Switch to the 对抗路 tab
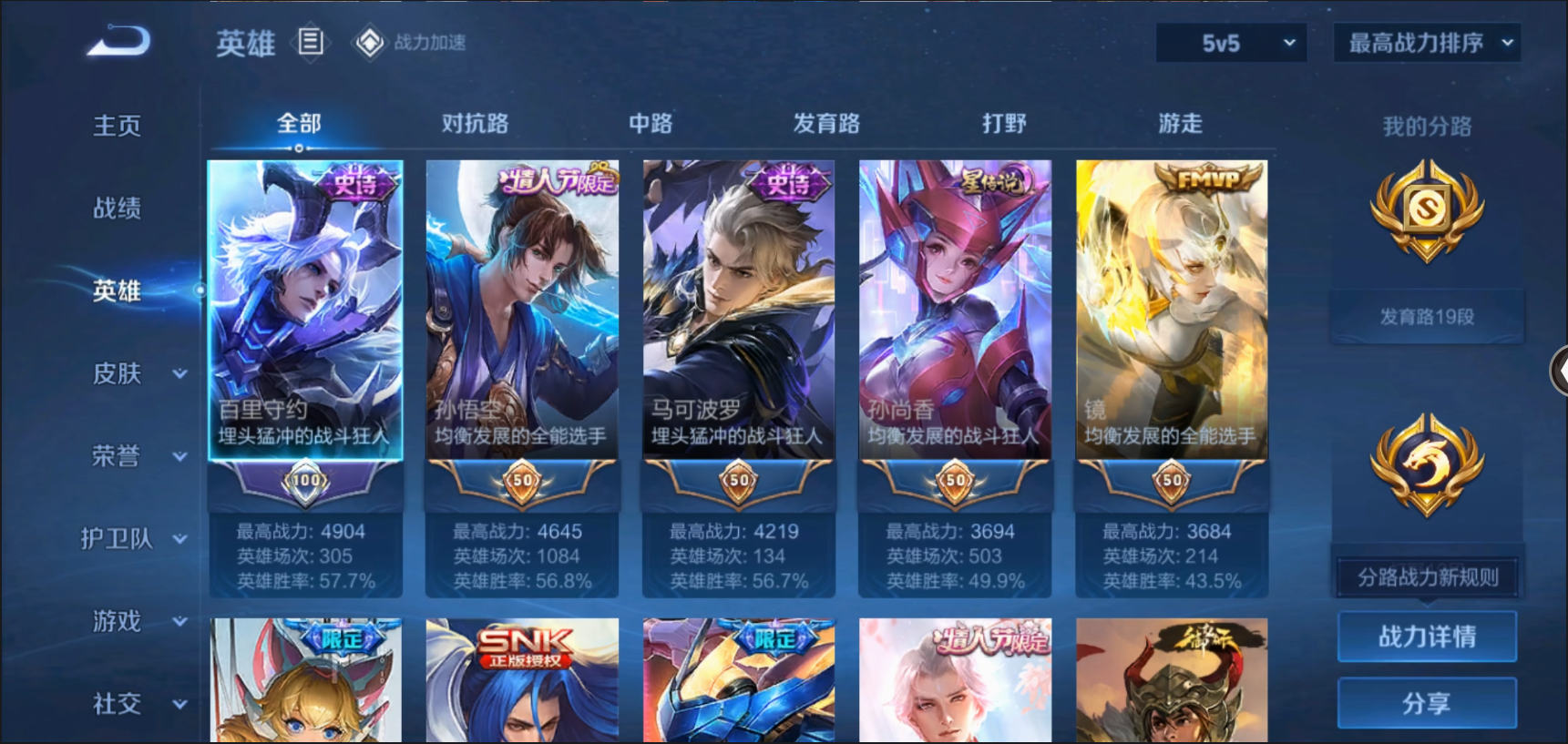 475,124
